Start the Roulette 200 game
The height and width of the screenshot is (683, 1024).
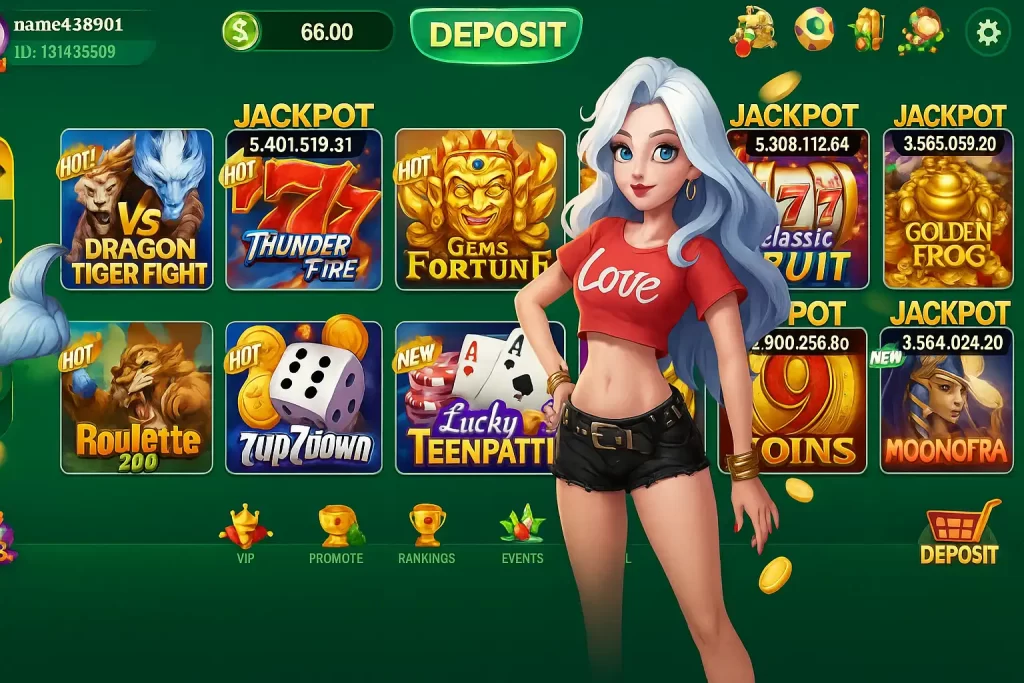[137, 398]
